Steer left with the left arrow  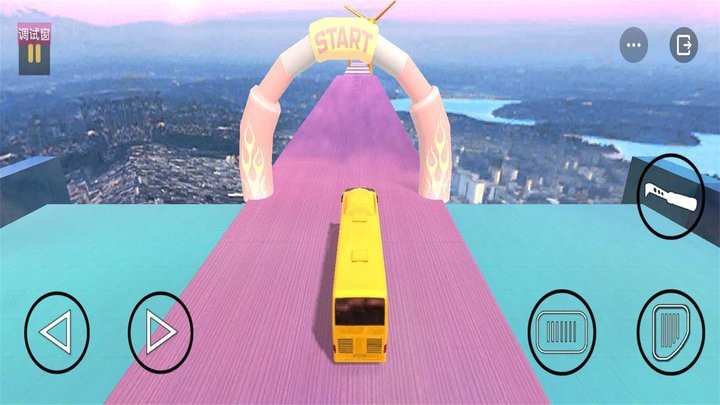coord(57,332)
